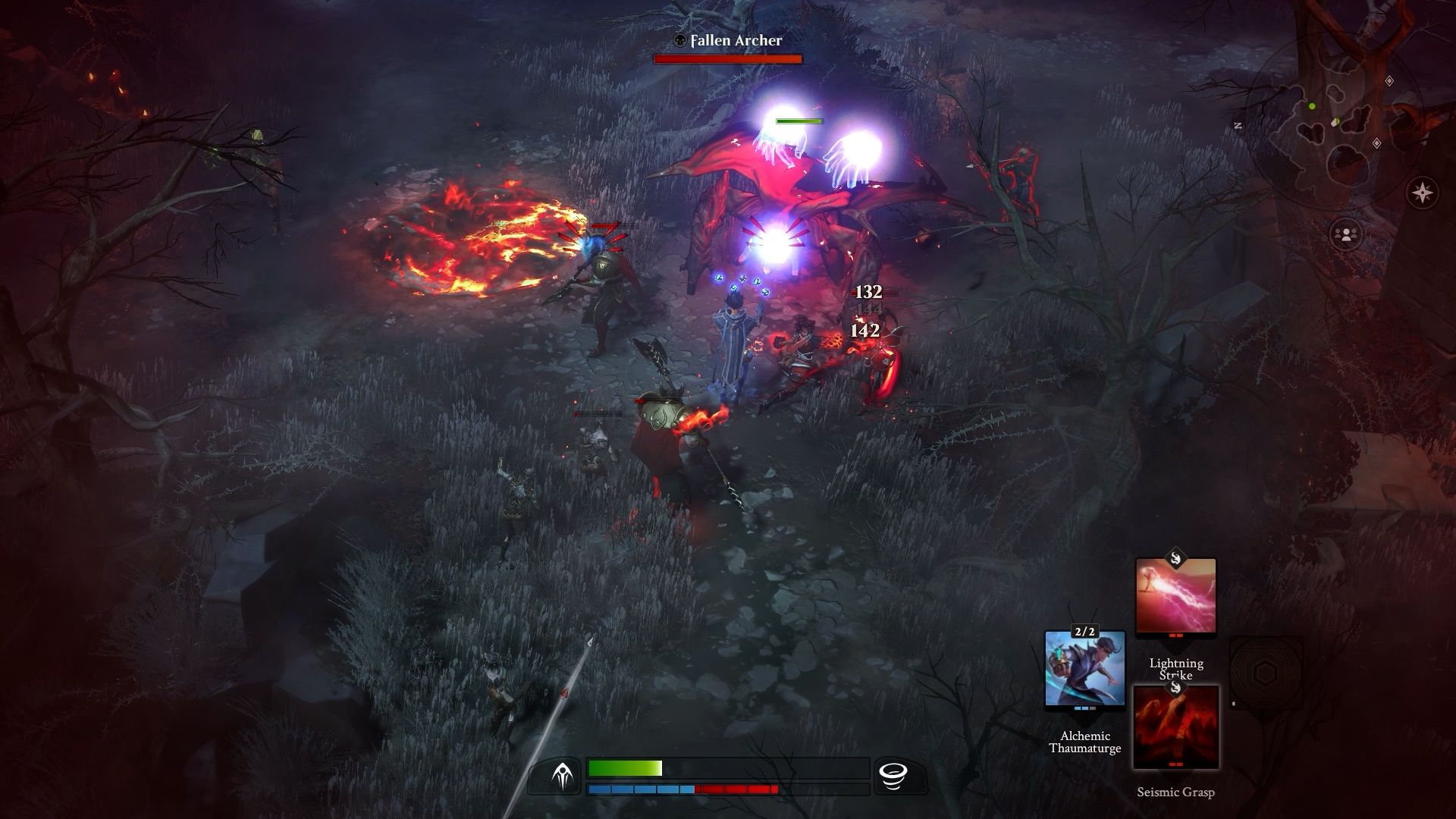The height and width of the screenshot is (819, 1456).
Task: Toggle the party panel below the minimap
Action: pos(1346,233)
